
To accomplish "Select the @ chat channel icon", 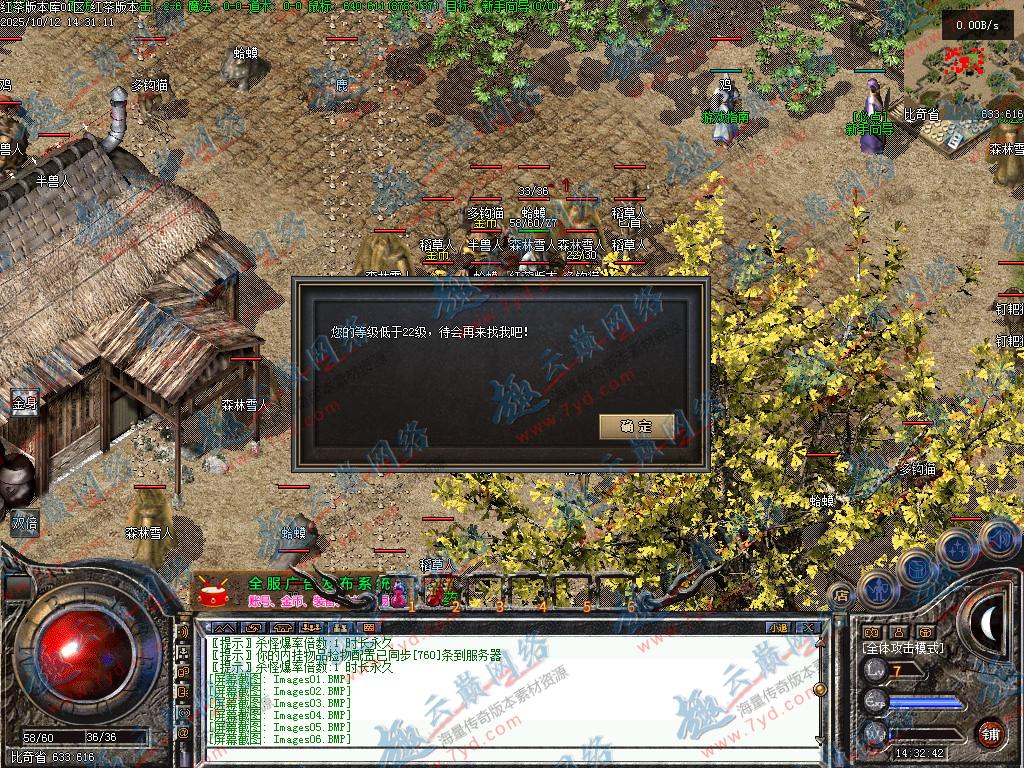I will click(183, 733).
